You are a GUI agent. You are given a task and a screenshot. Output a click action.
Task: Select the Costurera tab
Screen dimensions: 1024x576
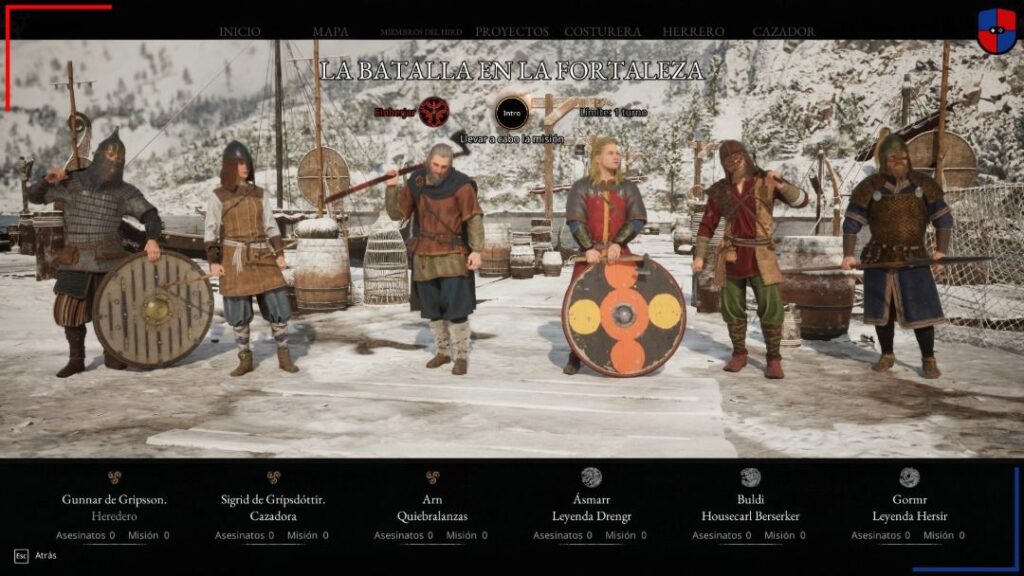pyautogui.click(x=602, y=32)
